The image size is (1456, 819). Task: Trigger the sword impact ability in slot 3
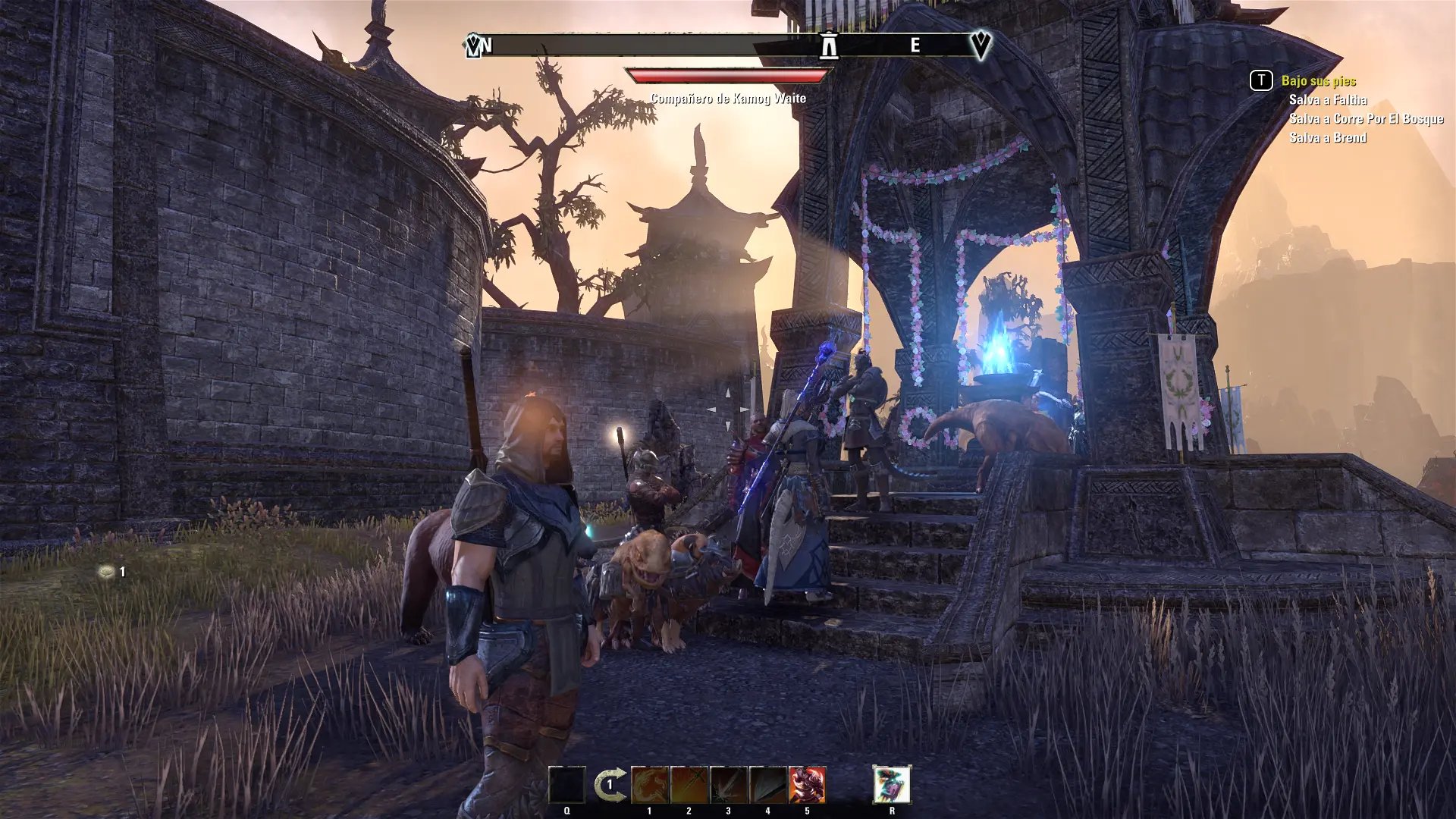click(729, 785)
